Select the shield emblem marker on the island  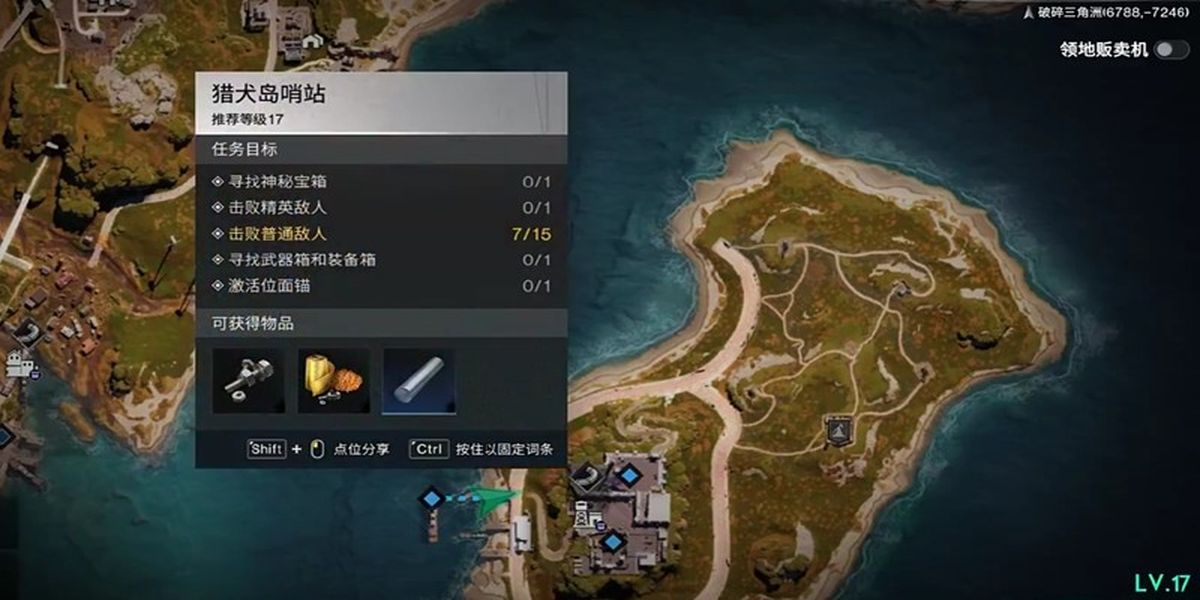(x=837, y=428)
